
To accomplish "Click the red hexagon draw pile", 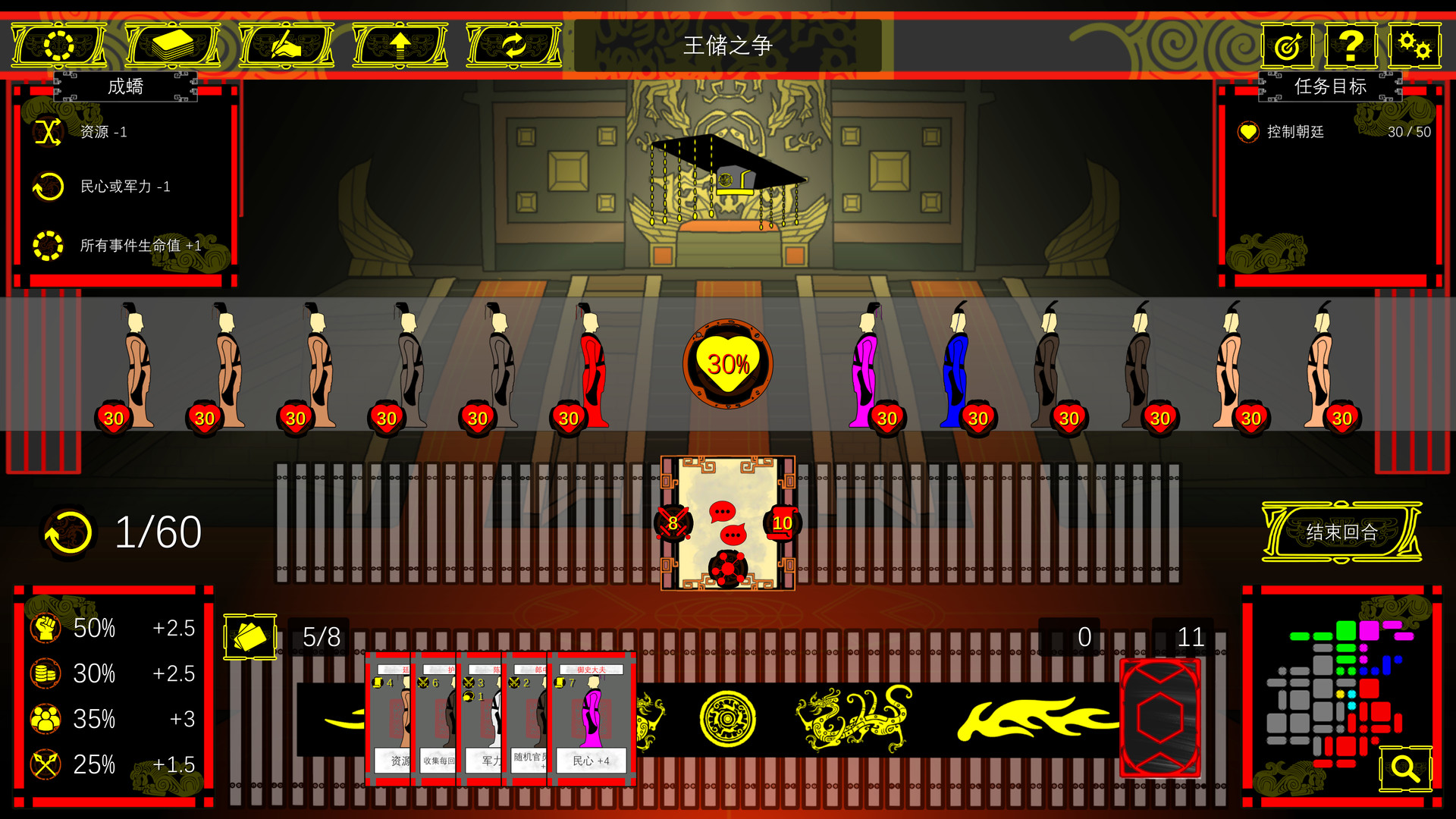I will click(1160, 717).
